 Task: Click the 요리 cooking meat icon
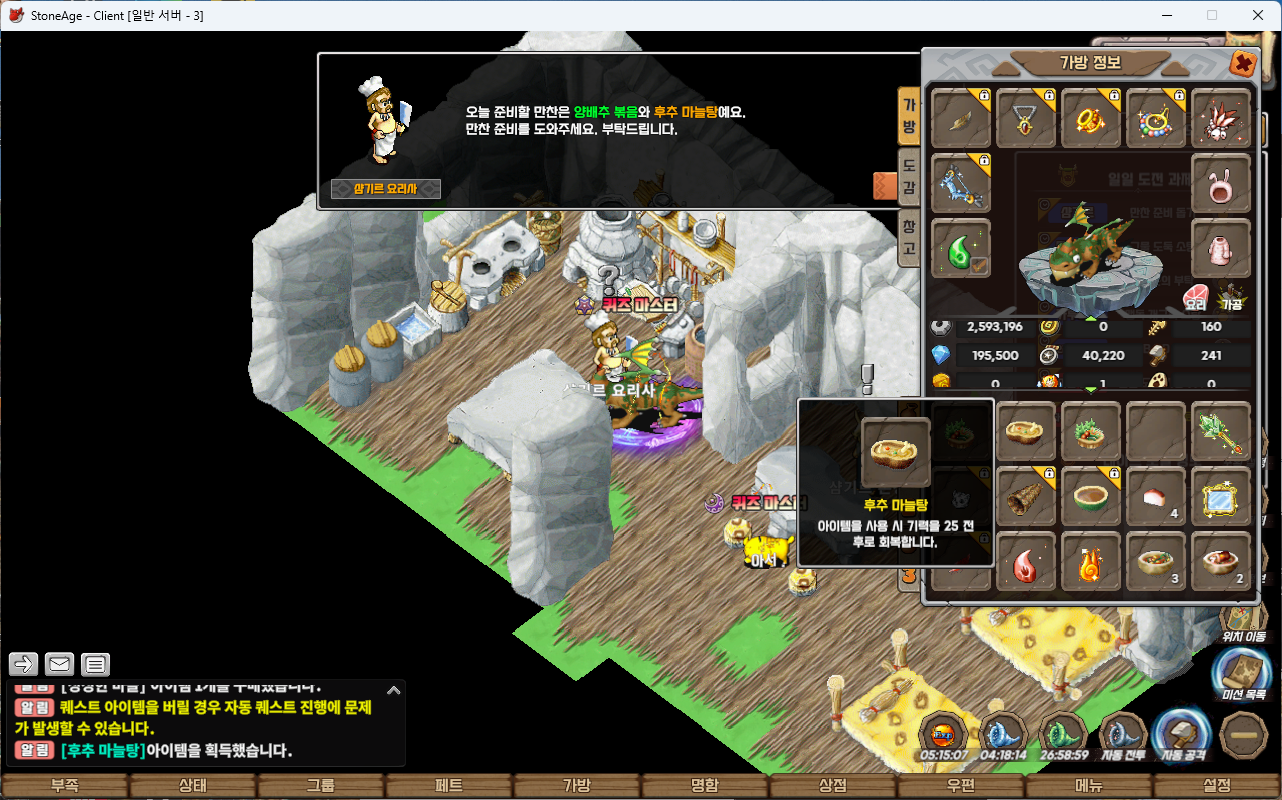click(x=1196, y=298)
